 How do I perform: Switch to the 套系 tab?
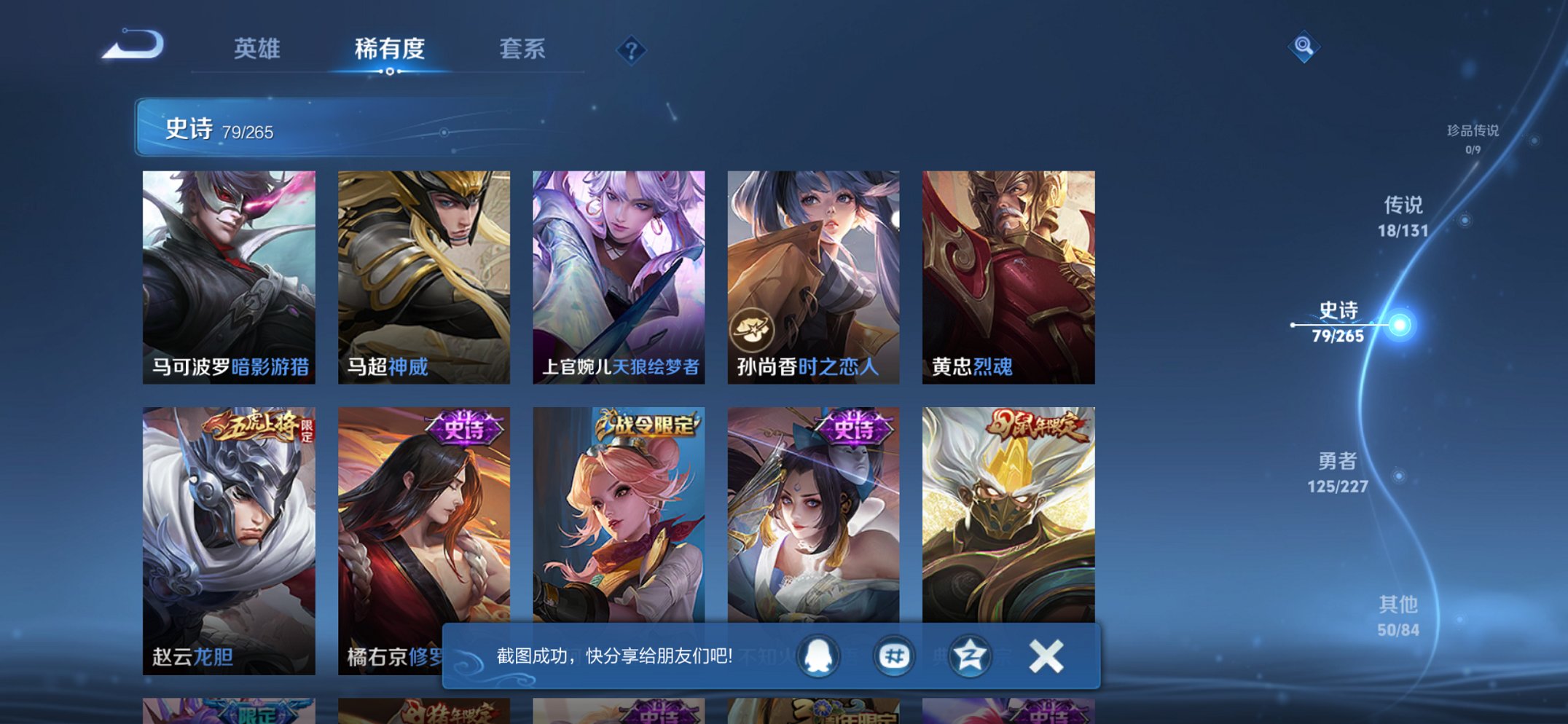pos(522,48)
